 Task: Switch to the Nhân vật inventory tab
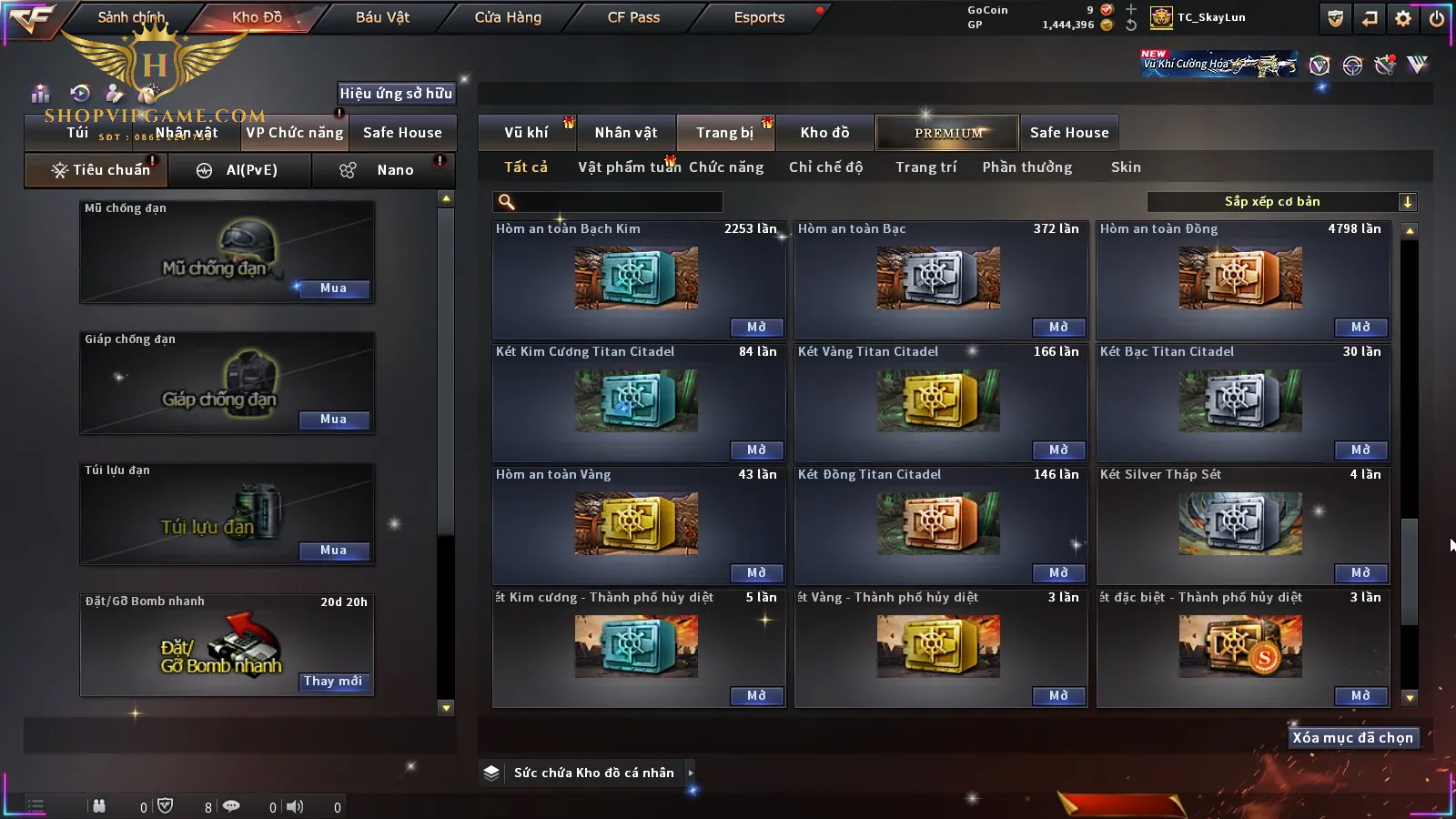point(626,133)
